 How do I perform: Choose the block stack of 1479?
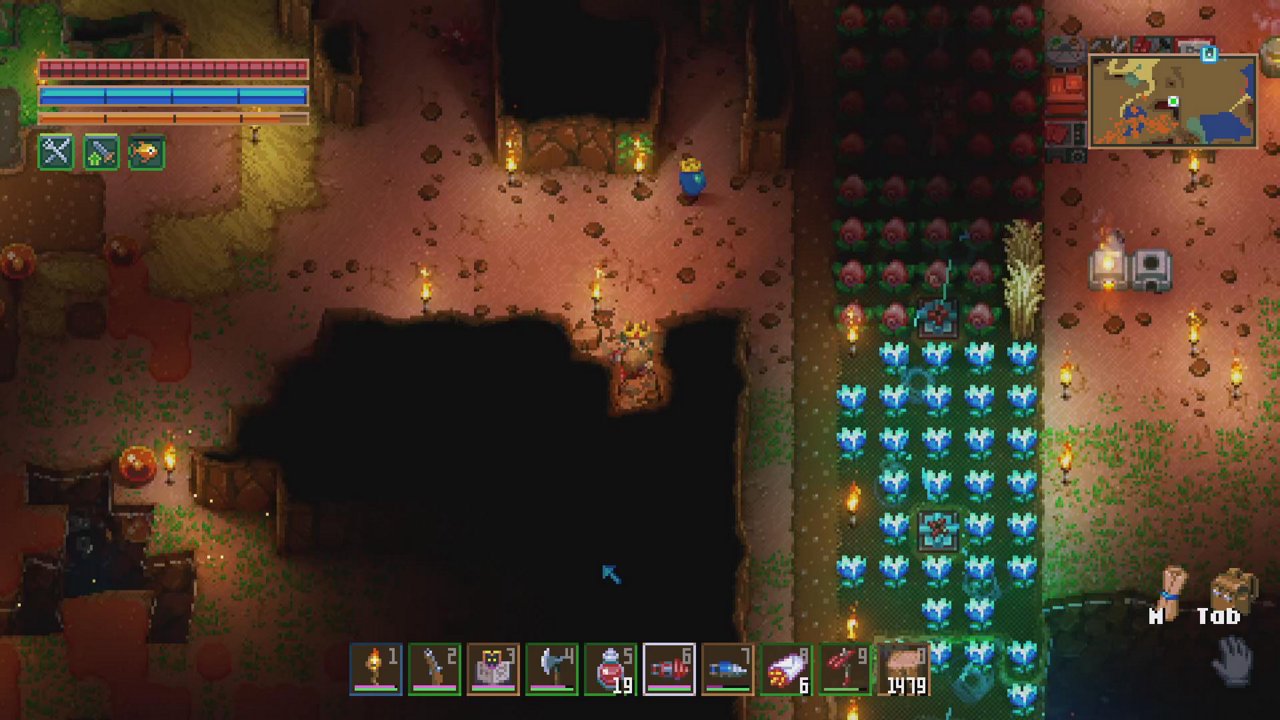point(903,668)
